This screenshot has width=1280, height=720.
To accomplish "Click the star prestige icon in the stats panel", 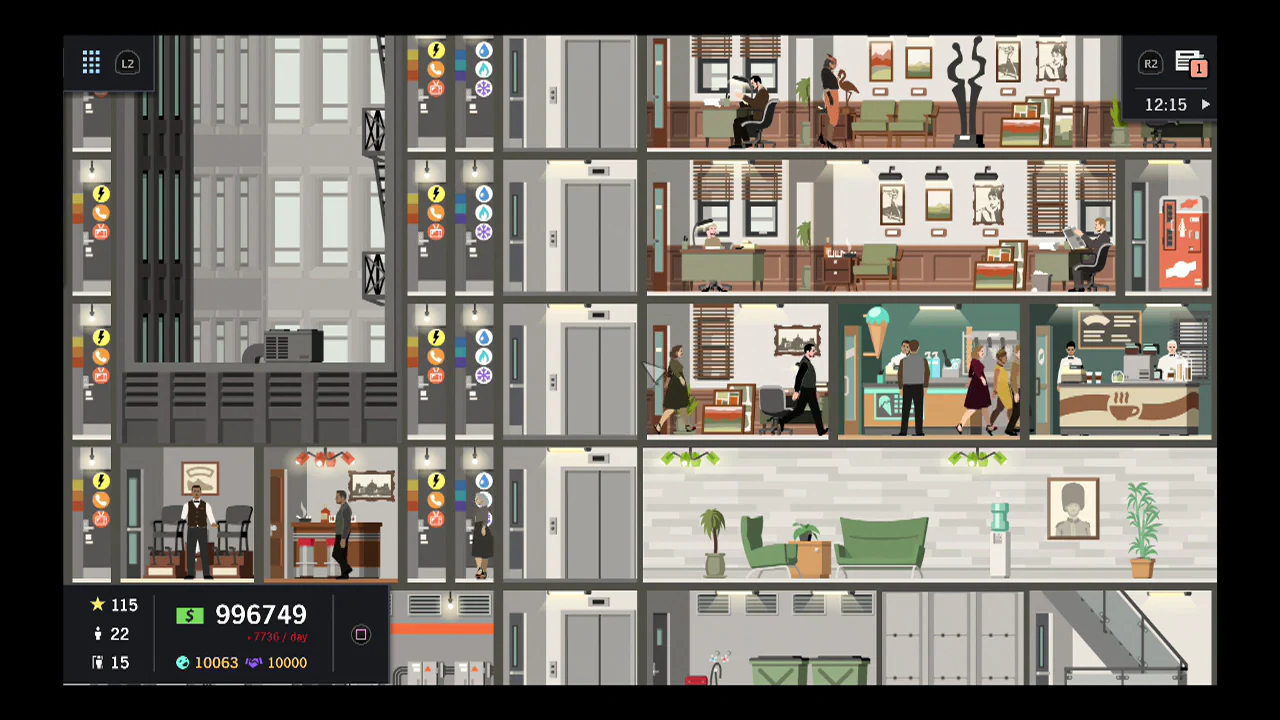I will [x=97, y=605].
